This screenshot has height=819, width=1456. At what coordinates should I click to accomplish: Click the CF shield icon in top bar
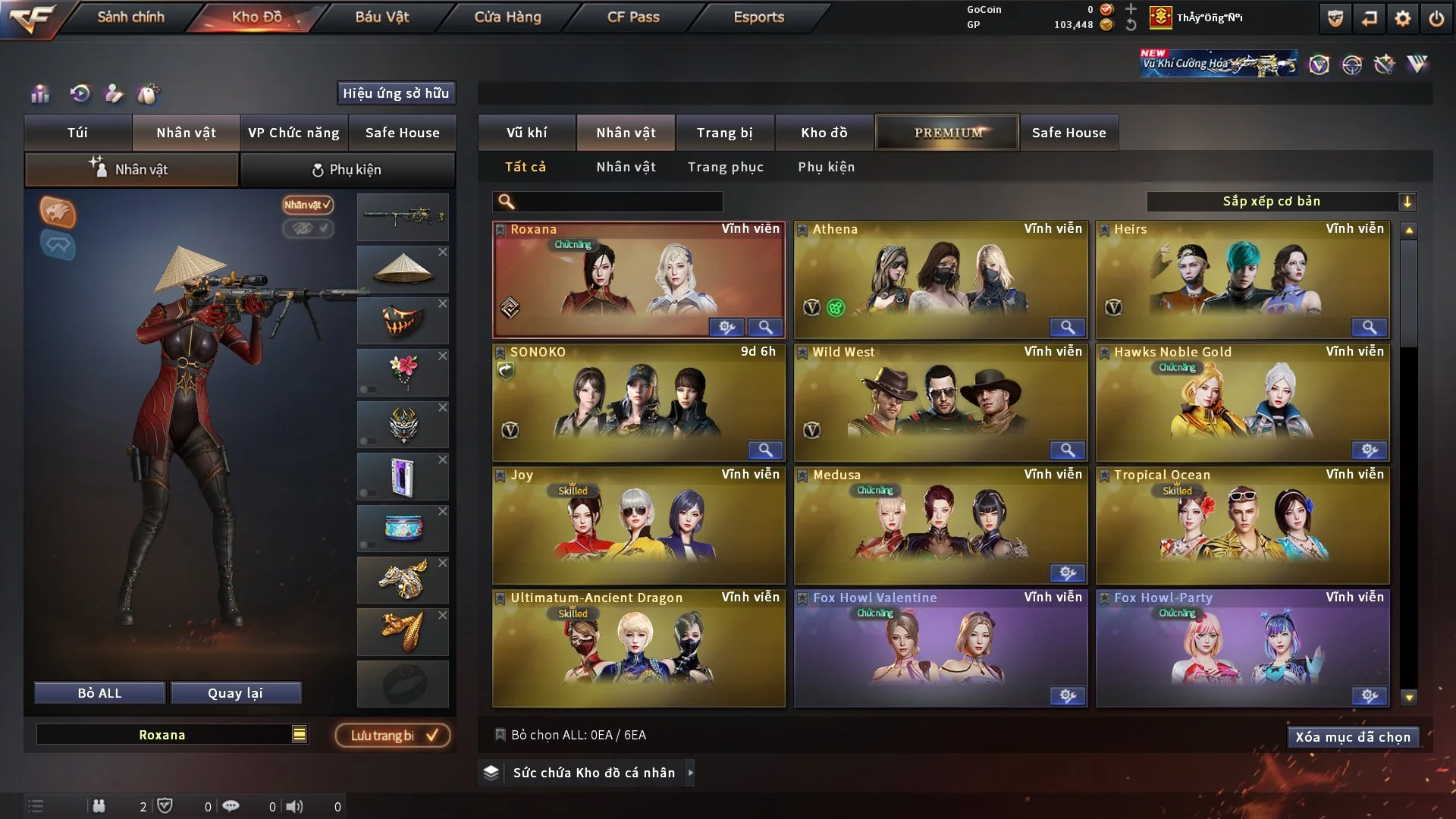click(1334, 17)
